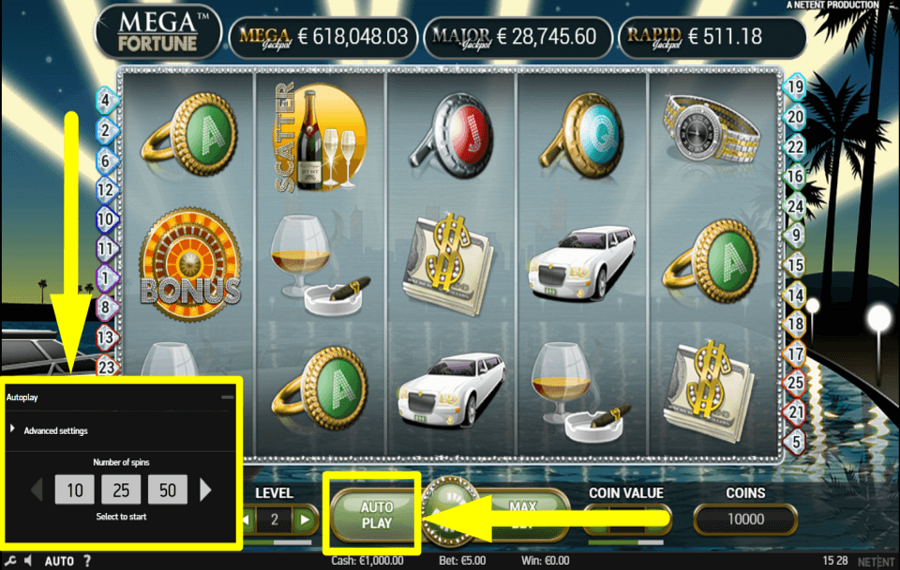This screenshot has height=570, width=900.
Task: Decrease the bet level
Action: 245,519
